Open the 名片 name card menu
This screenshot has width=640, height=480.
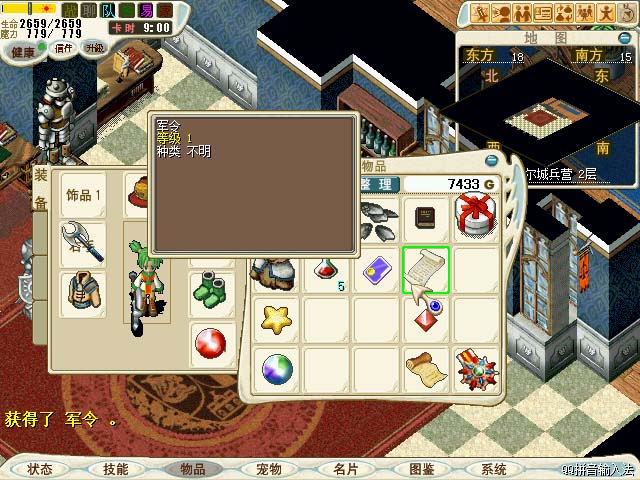coord(345,469)
